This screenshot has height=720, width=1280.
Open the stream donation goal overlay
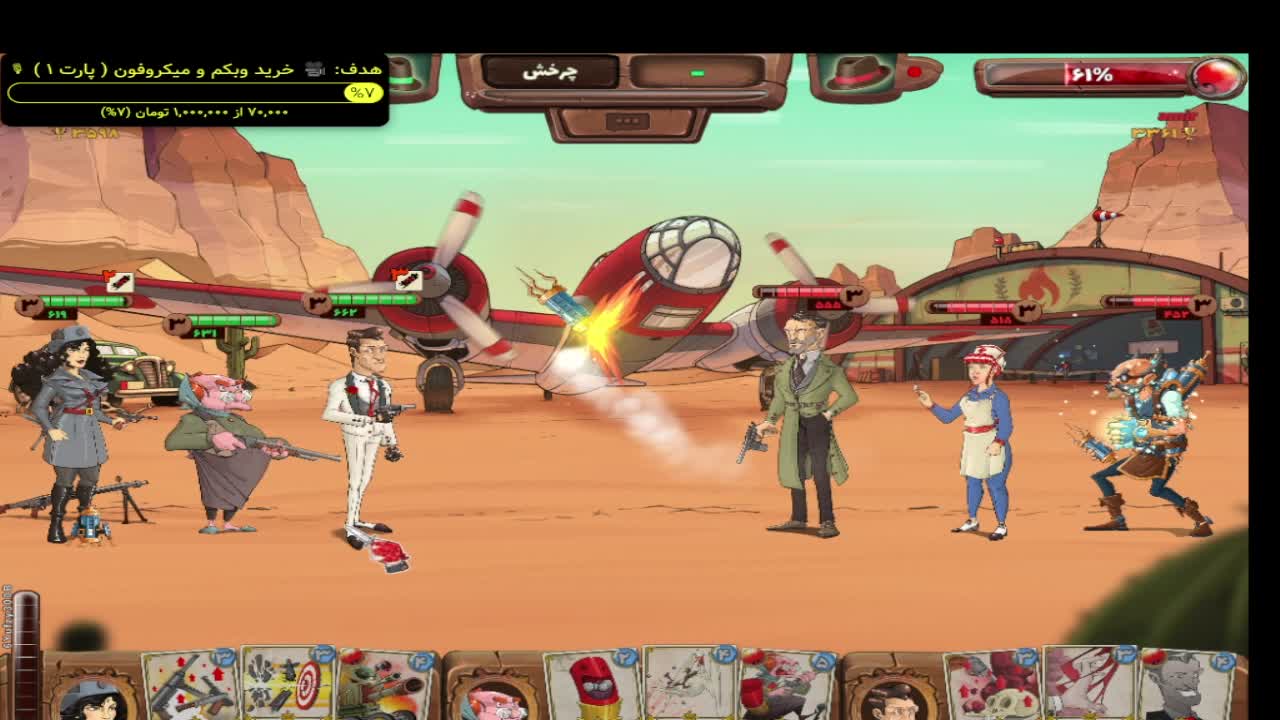point(194,90)
